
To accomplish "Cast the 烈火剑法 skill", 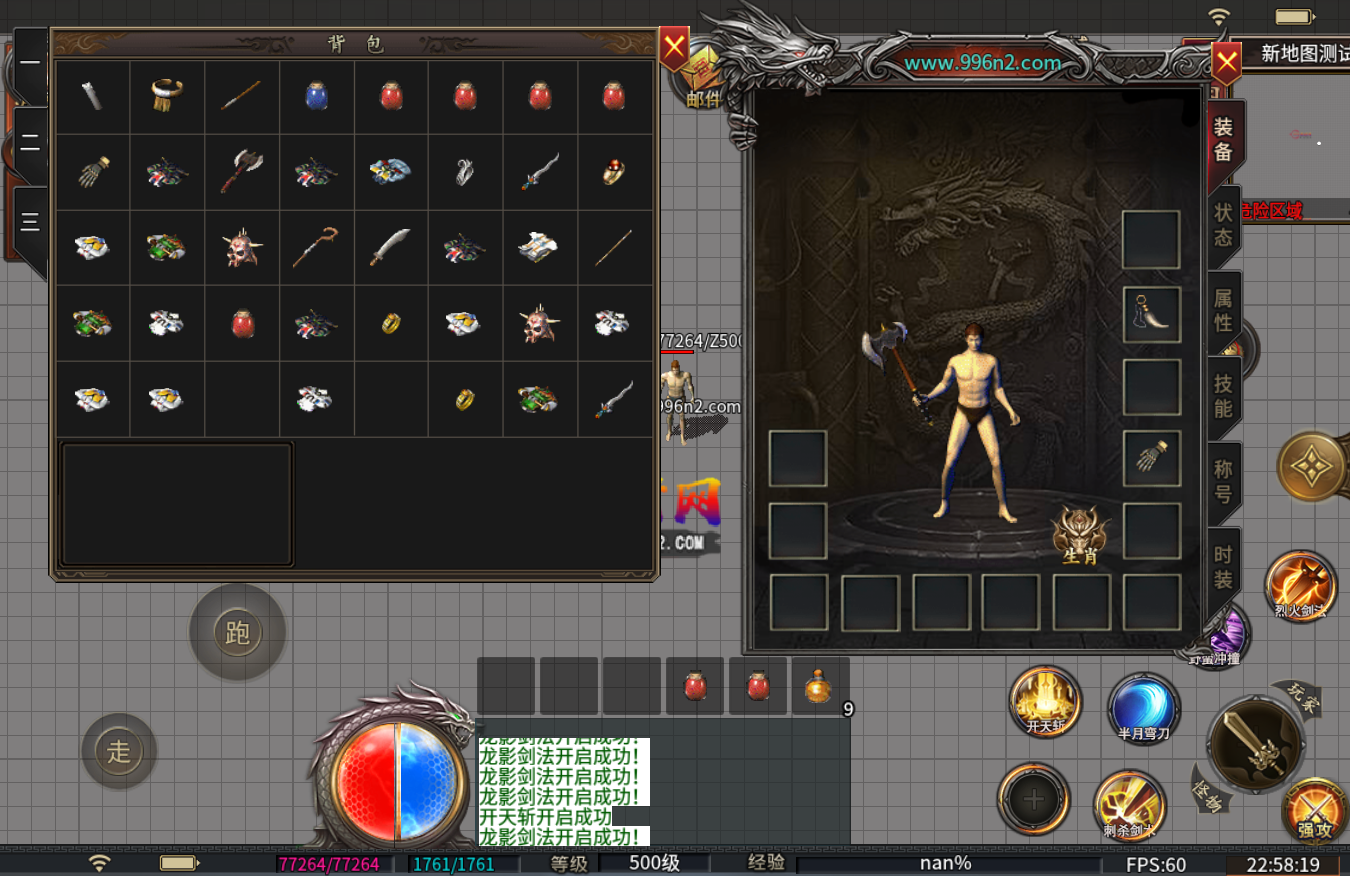I will click(x=1300, y=584).
